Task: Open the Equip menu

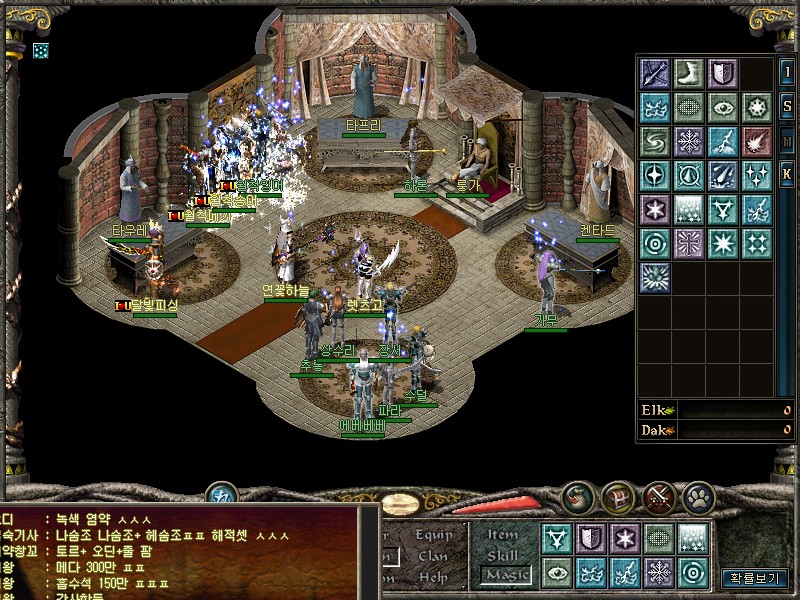Action: tap(433, 534)
